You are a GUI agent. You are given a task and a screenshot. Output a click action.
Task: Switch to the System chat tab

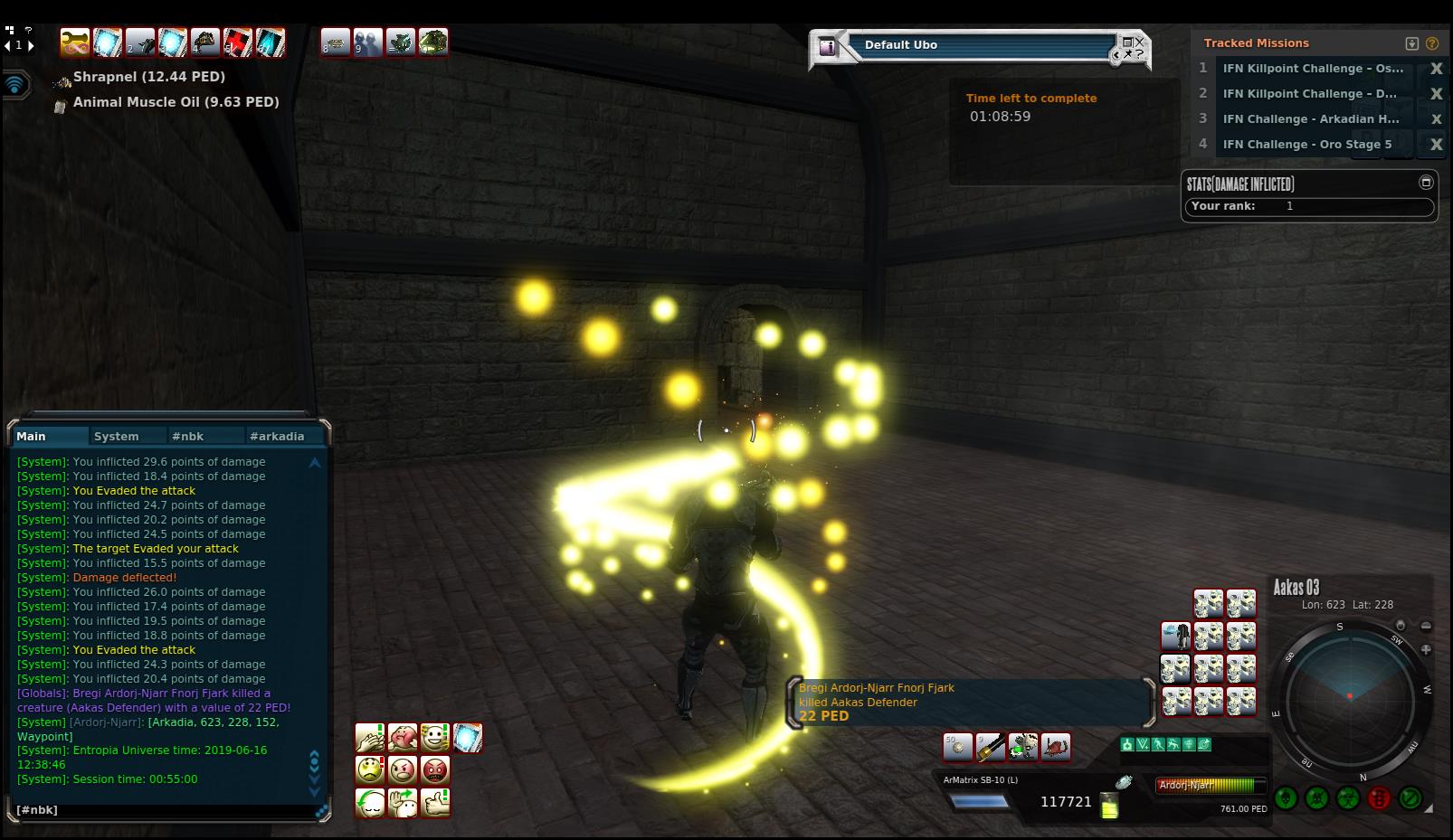[x=117, y=436]
